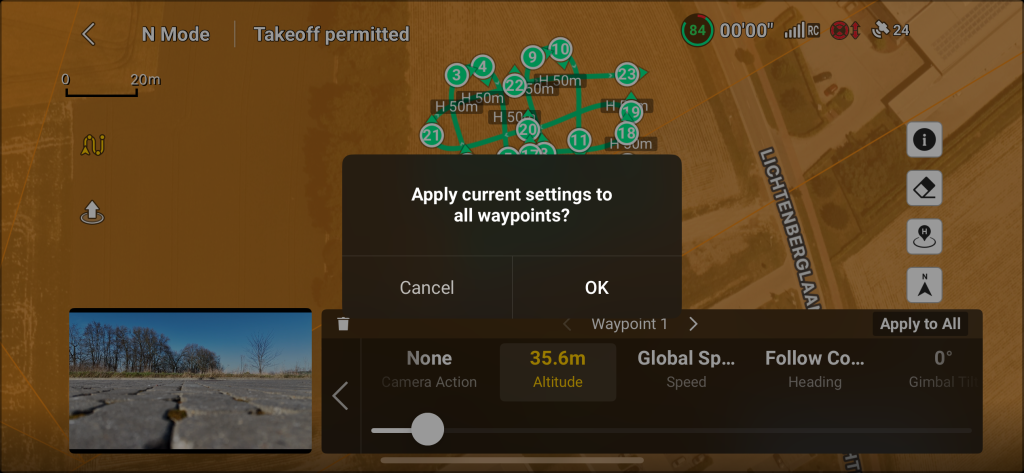Go to the next waypoint arrow
Viewport: 1024px width, 473px height.
tap(694, 324)
